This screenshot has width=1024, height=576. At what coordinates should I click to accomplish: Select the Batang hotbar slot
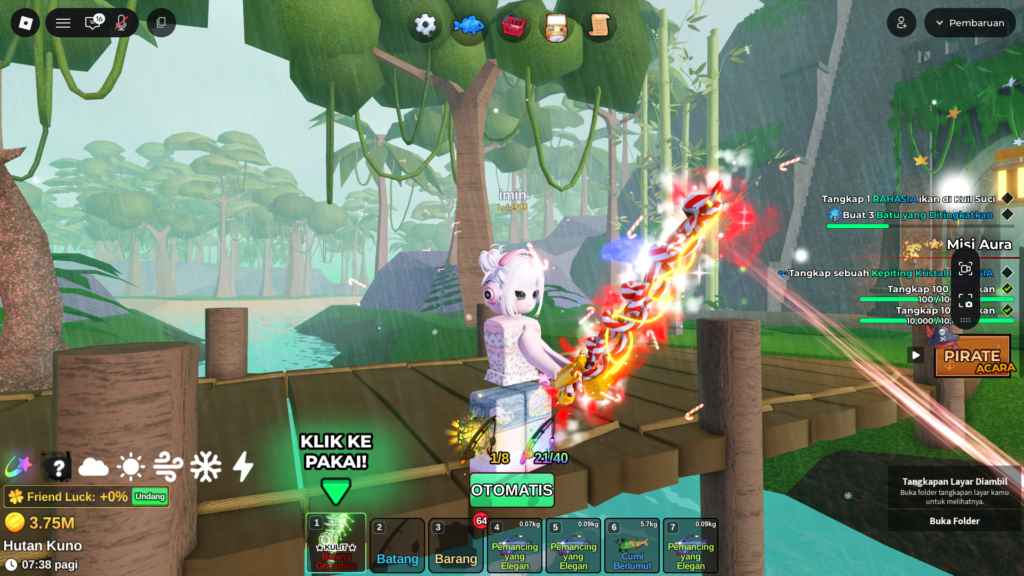tap(397, 545)
